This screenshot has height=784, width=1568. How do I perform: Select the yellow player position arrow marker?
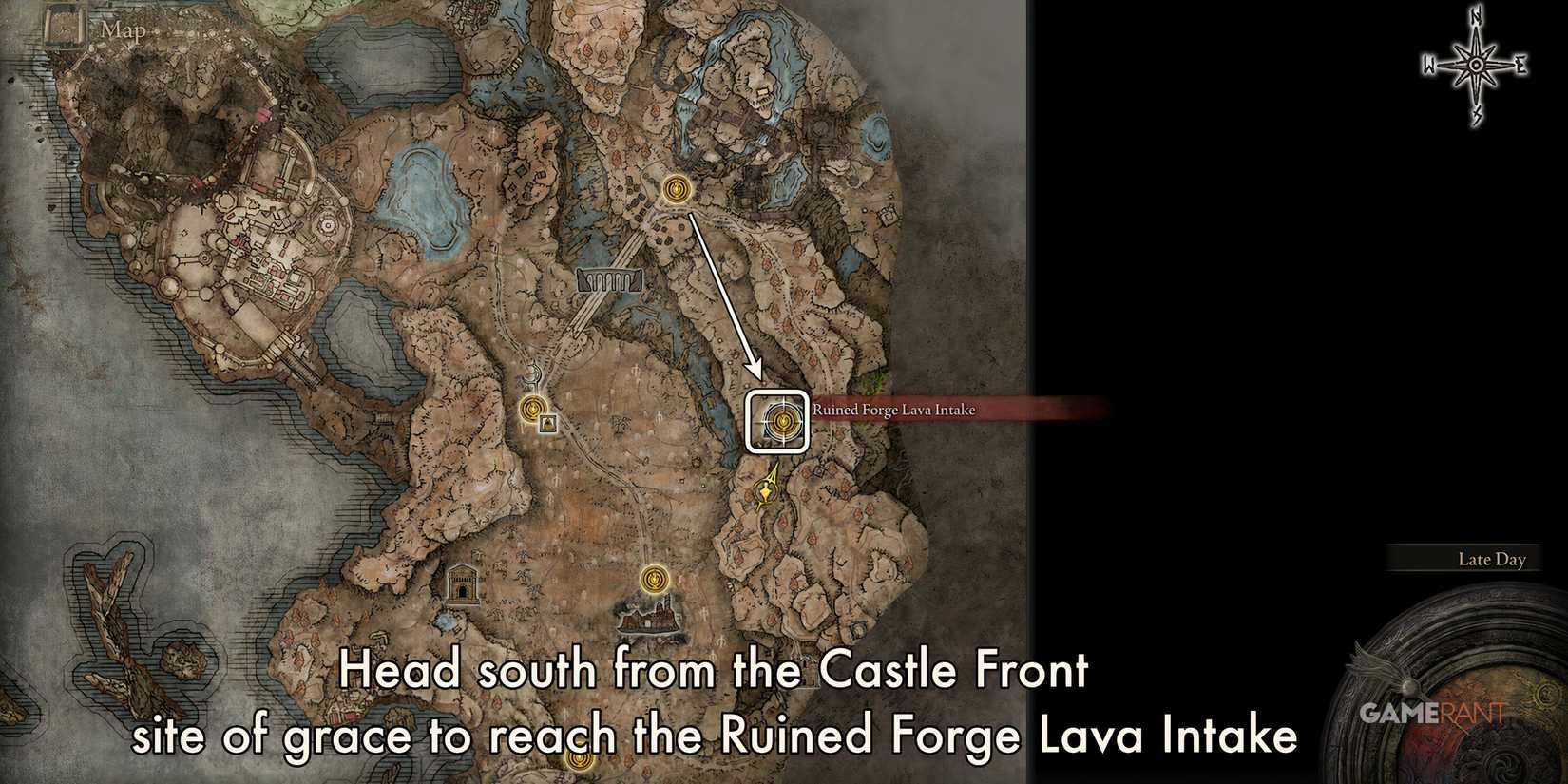tap(768, 492)
